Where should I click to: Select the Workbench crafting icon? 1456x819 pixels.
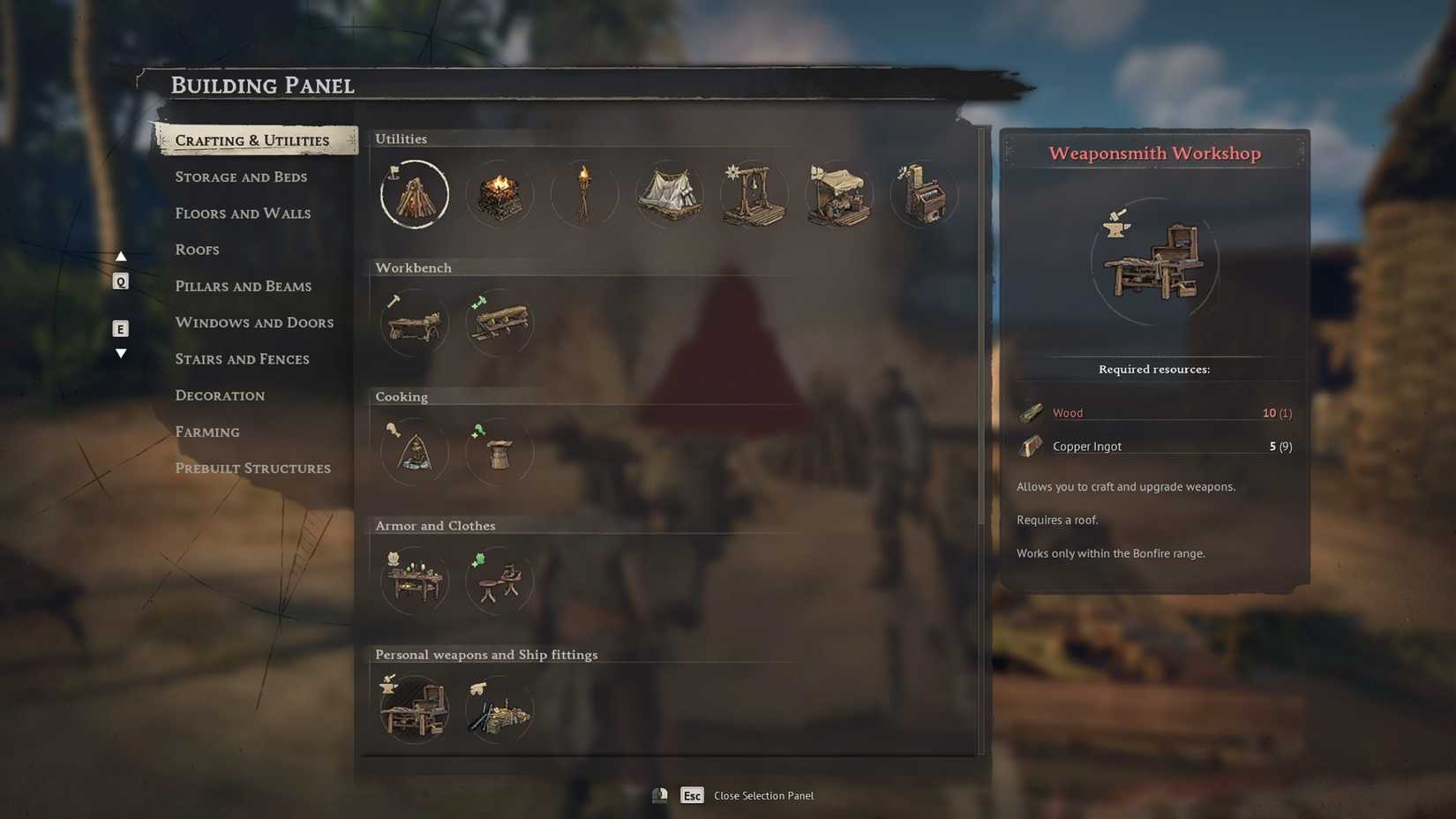[x=414, y=323]
